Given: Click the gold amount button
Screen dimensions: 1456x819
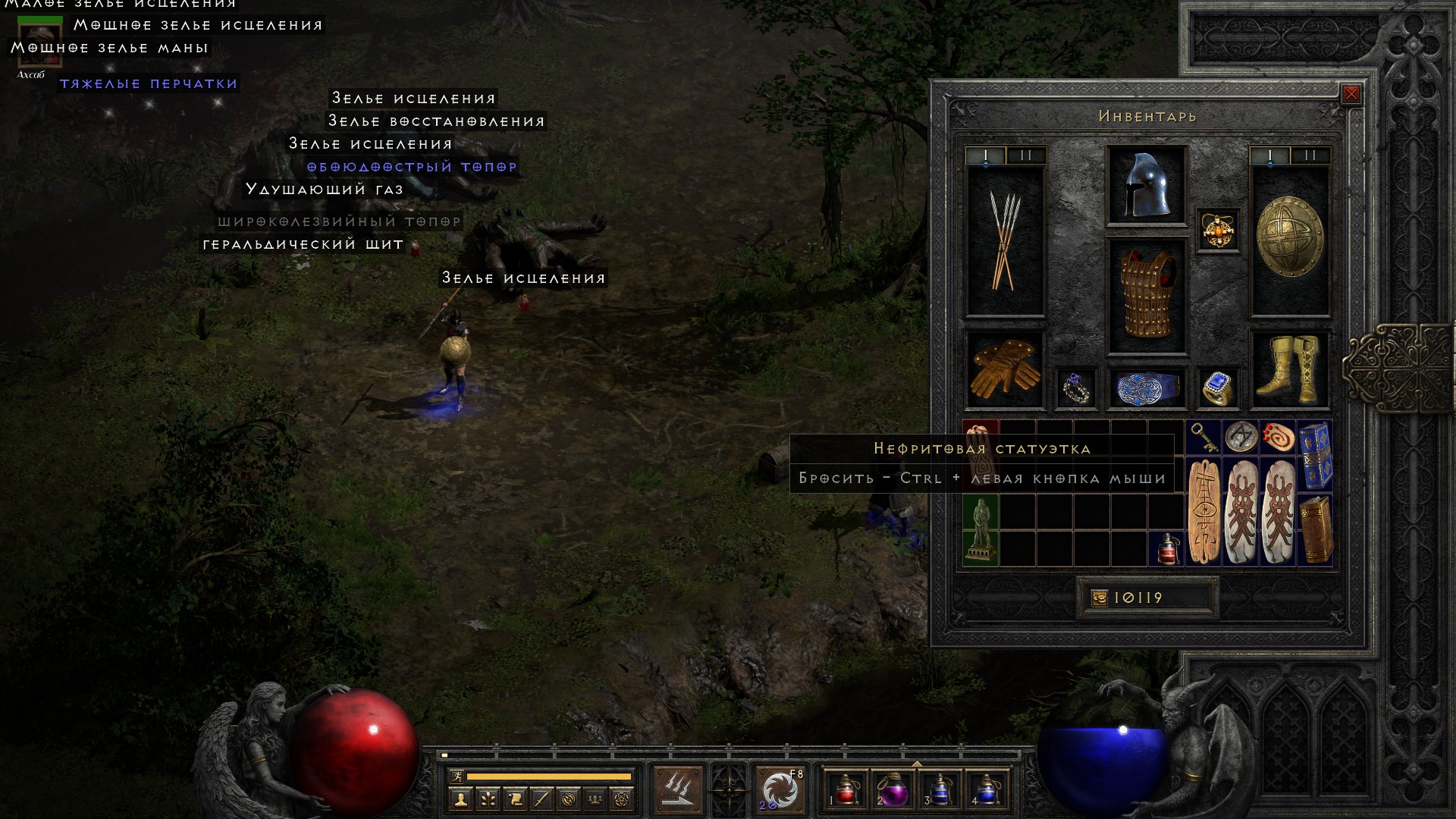Looking at the screenshot, I should tap(1100, 598).
